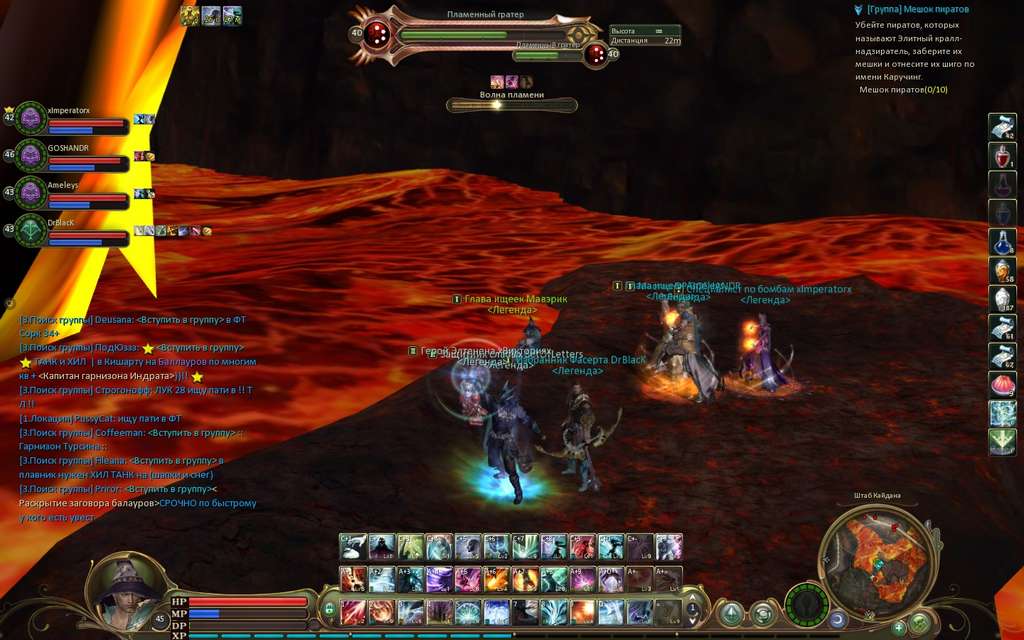Toggle the green padlock hotbar lock

click(x=327, y=608)
